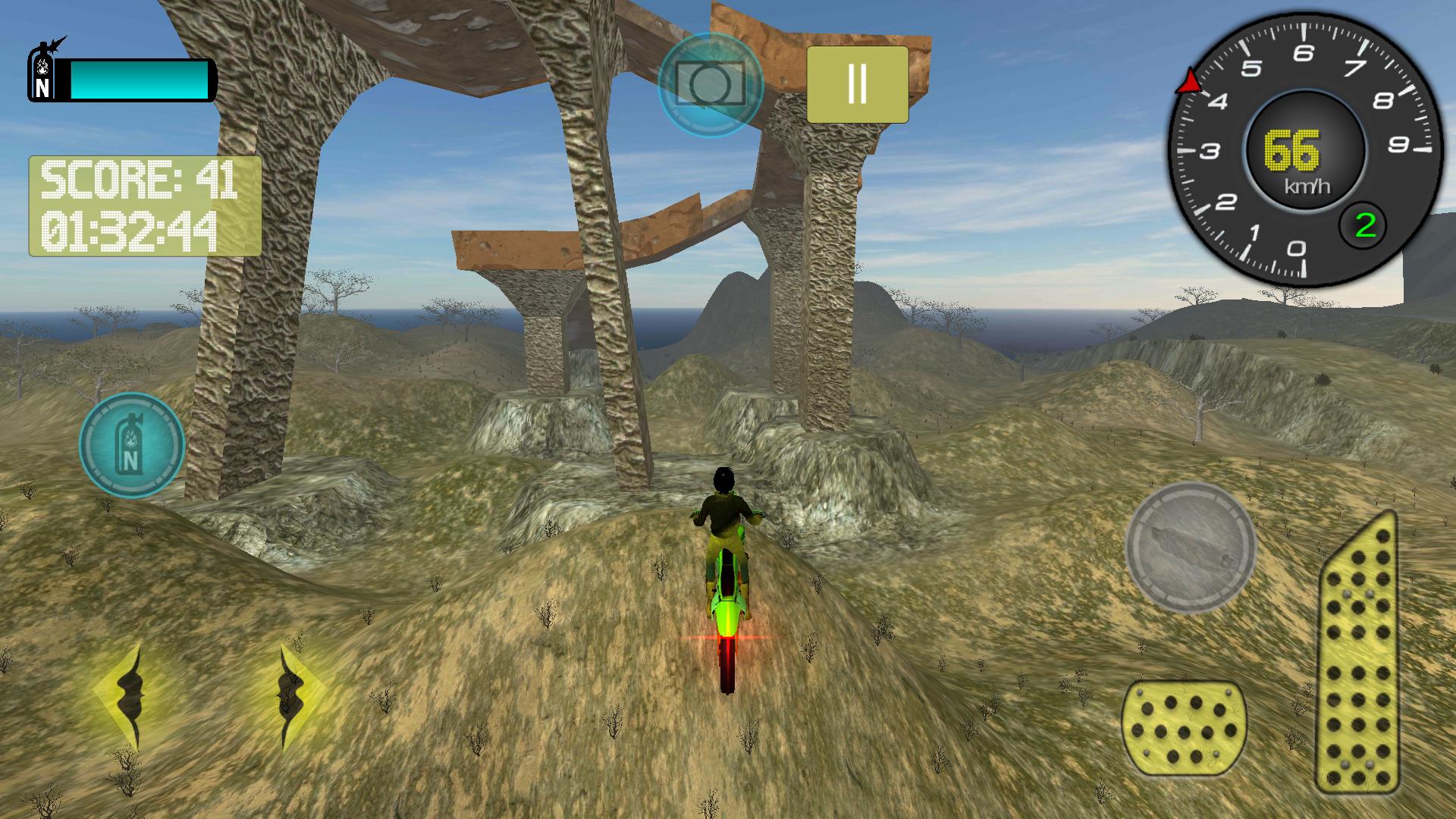This screenshot has width=1456, height=819.
Task: Tap the red tachometer needle marker
Action: tap(1188, 80)
